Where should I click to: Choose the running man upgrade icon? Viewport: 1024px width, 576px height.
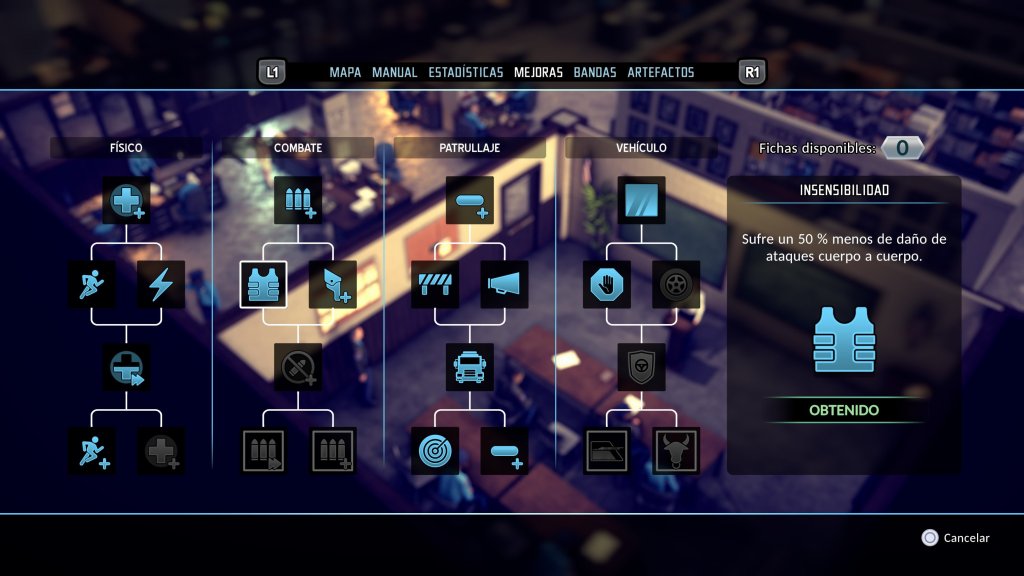pos(93,285)
